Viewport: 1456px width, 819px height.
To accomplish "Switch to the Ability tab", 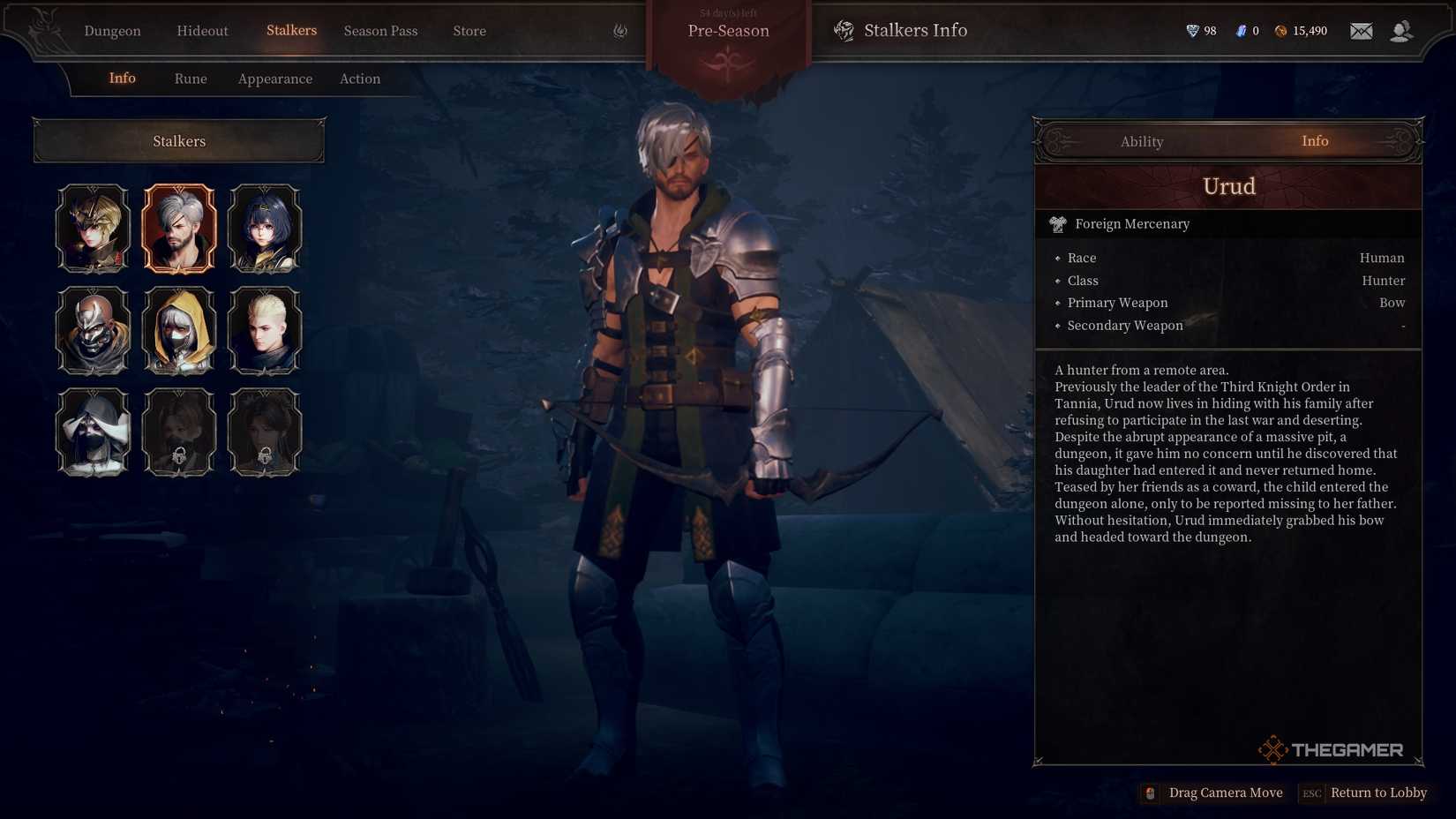I will tap(1142, 141).
